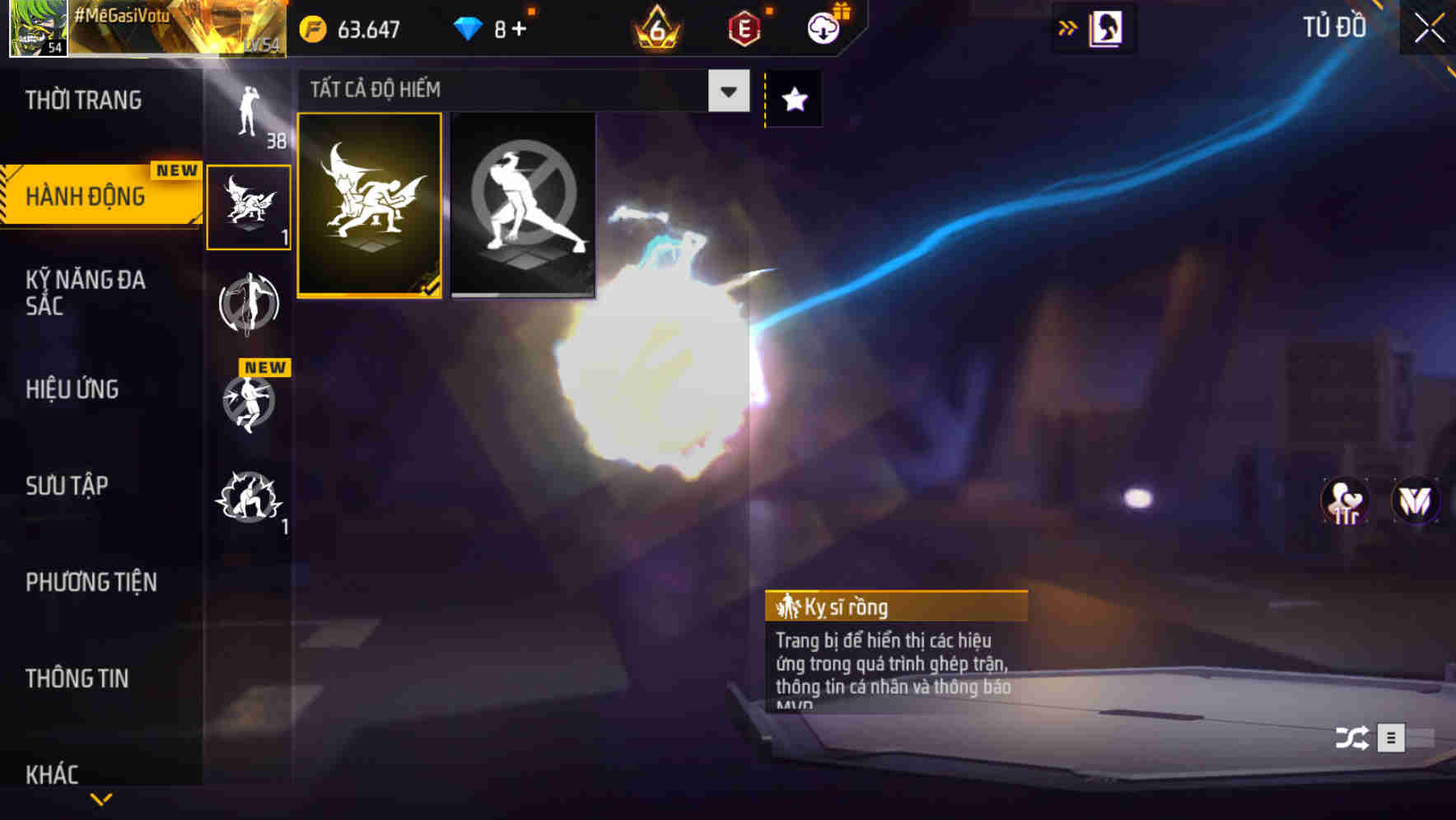The width and height of the screenshot is (1456, 820).
Task: Switch to the THỜI TRANG tab
Action: coord(82,100)
